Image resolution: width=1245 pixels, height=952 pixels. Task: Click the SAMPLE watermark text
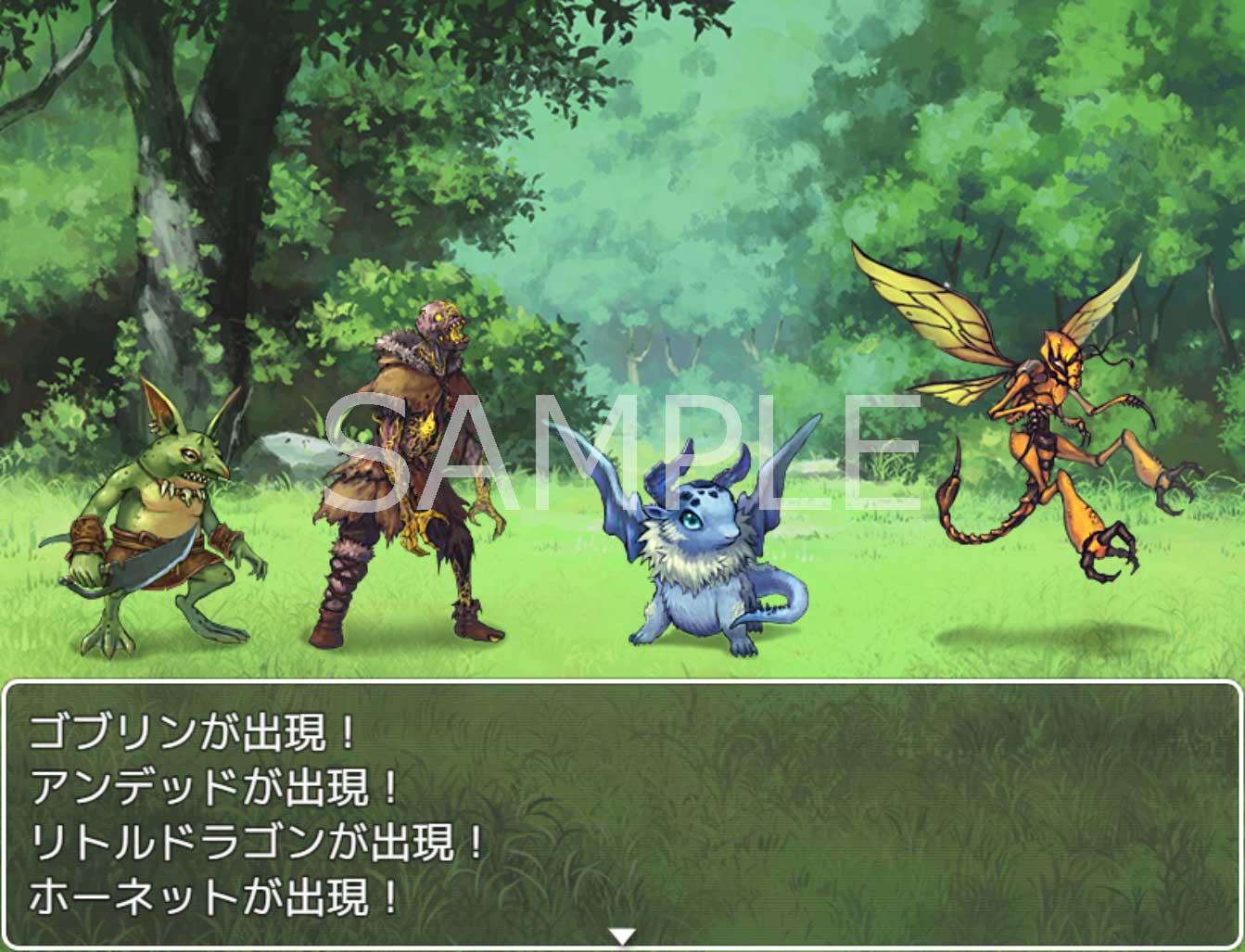click(612, 454)
